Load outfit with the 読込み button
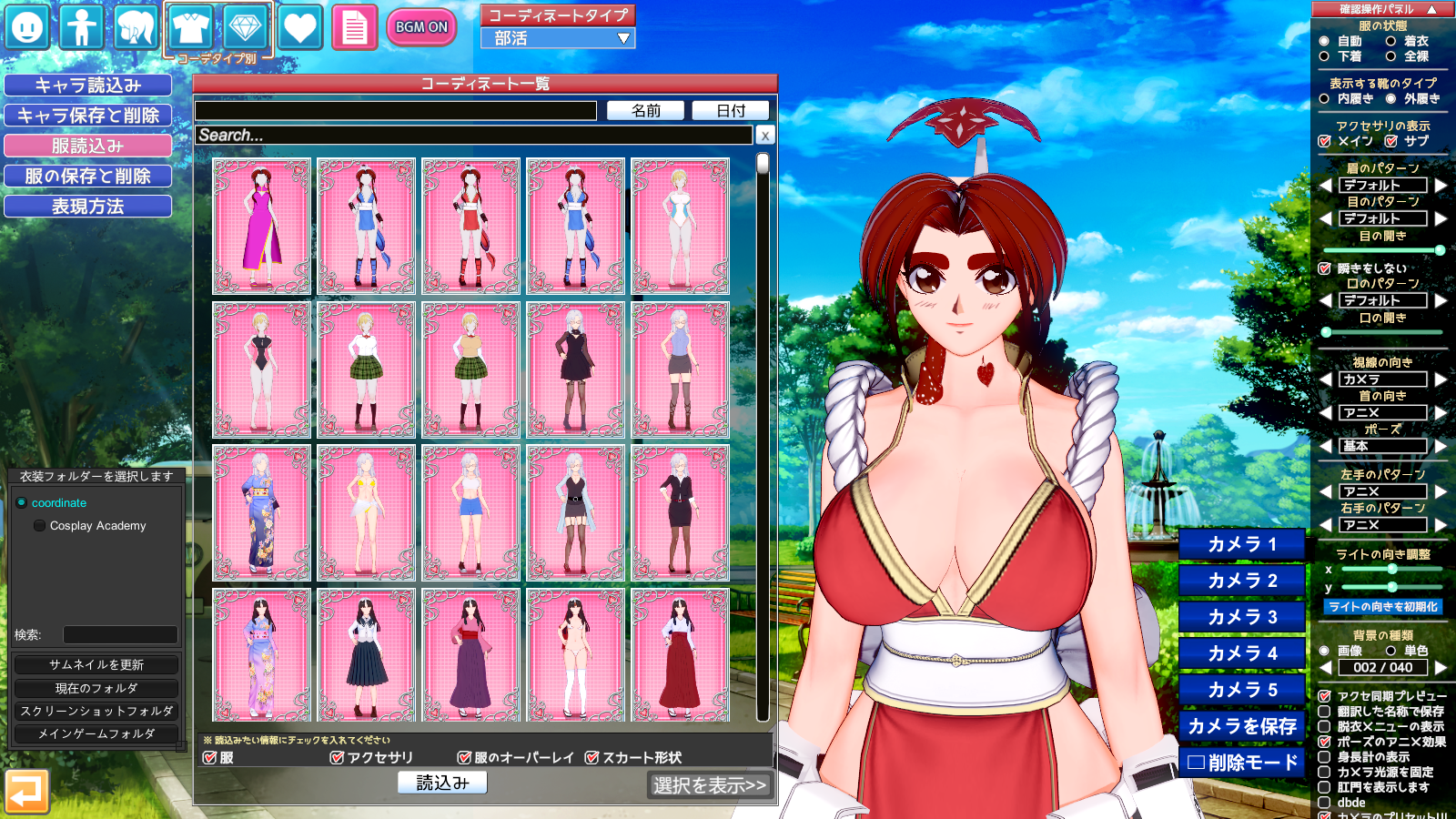The height and width of the screenshot is (819, 1456). point(442,783)
